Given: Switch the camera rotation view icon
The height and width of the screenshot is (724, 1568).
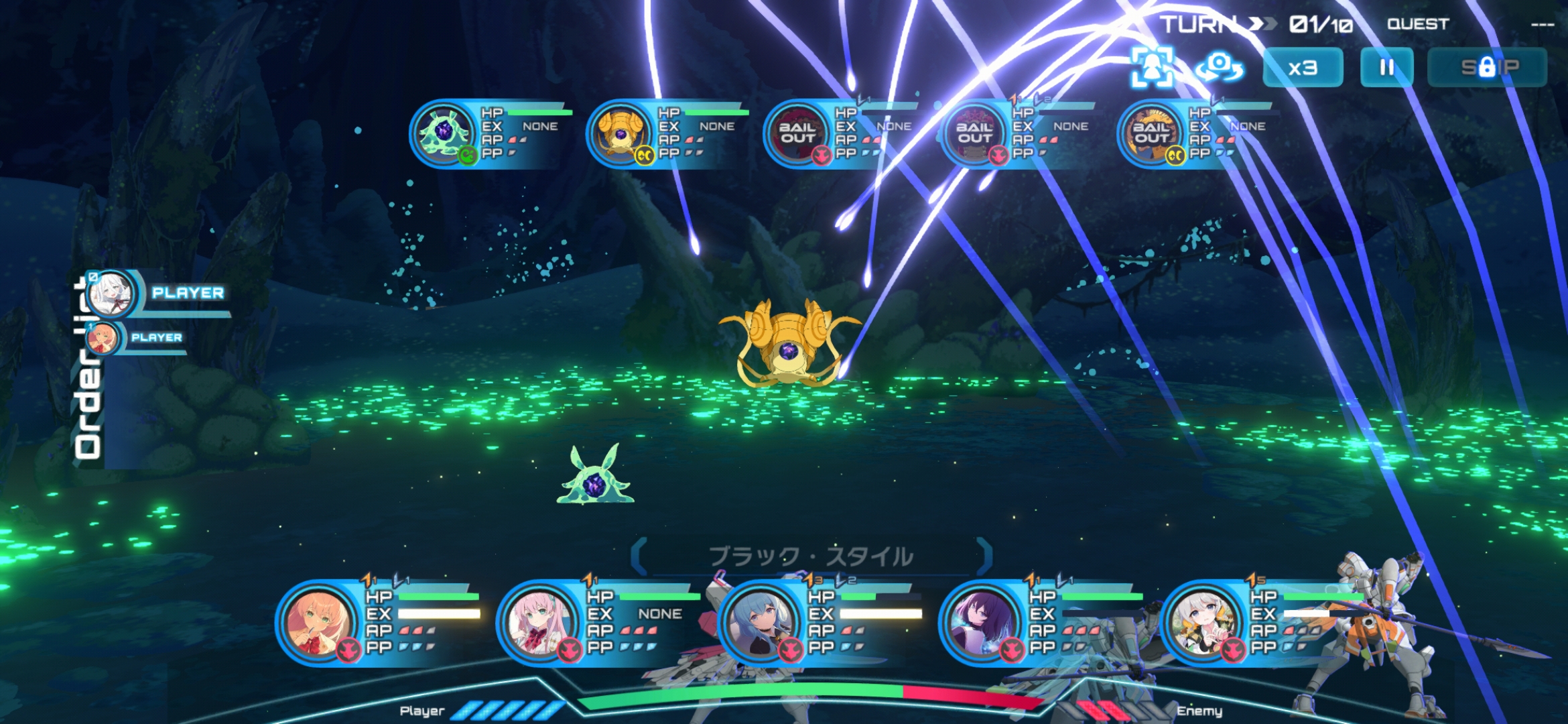Looking at the screenshot, I should tap(1219, 68).
